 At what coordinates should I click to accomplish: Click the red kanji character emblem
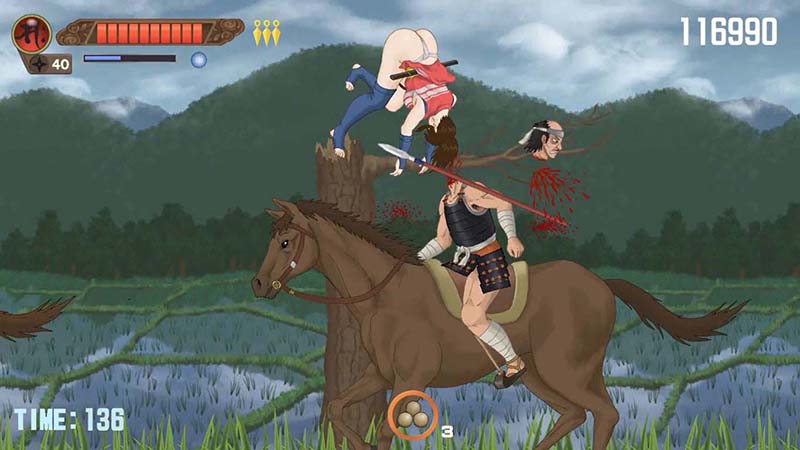(x=31, y=33)
